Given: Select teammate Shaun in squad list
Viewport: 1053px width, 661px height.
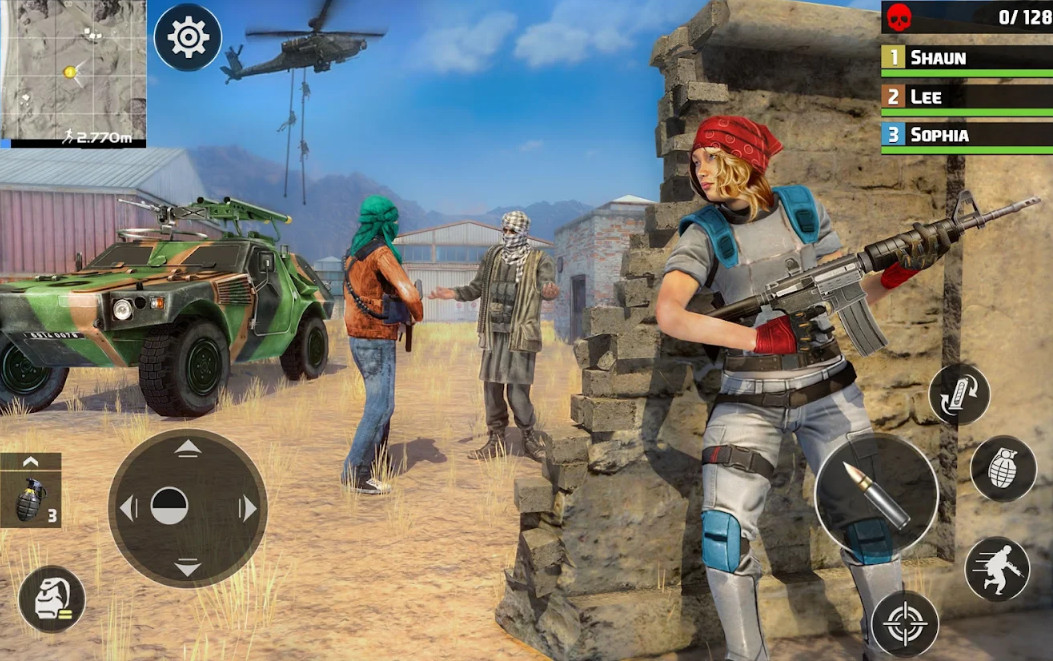Looking at the screenshot, I should pos(966,58).
